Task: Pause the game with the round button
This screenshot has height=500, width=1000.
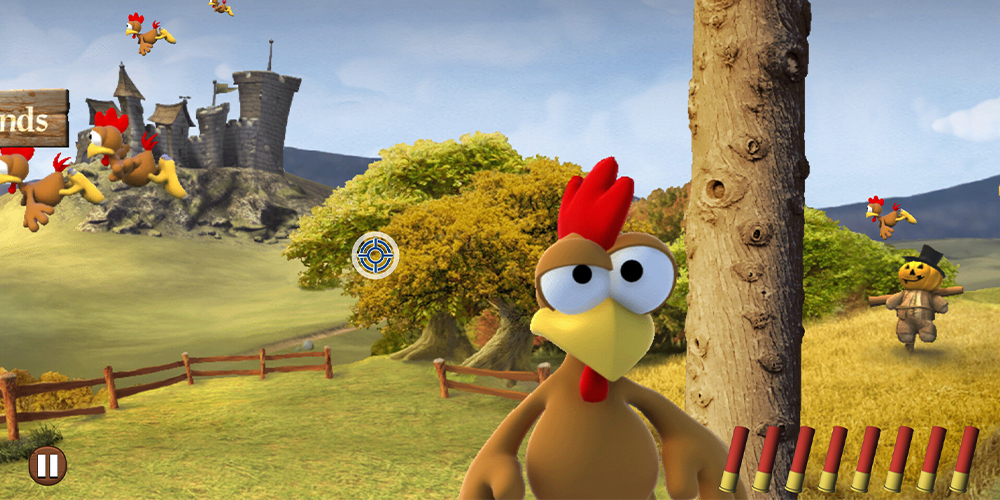Action: (47, 465)
